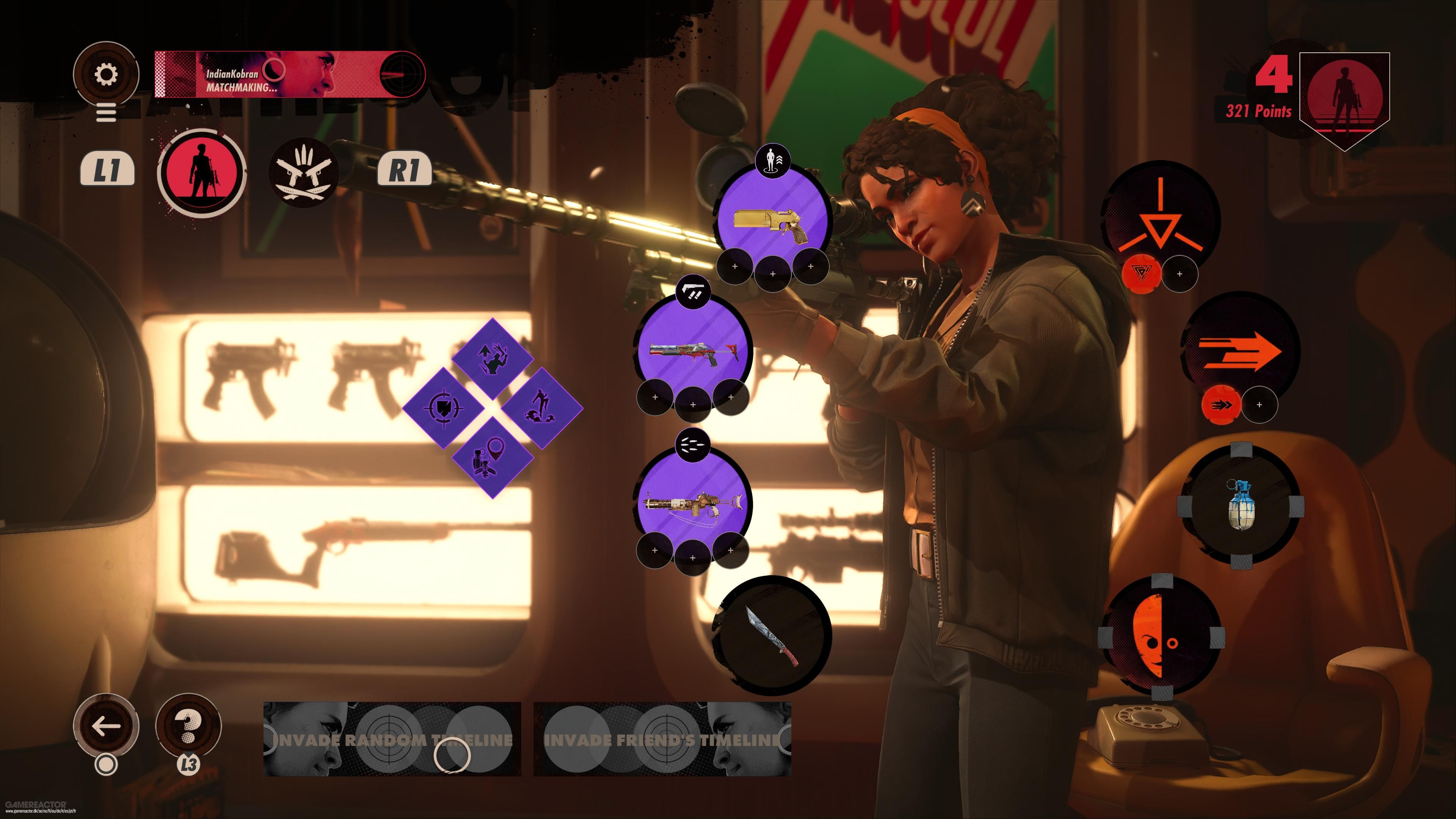The width and height of the screenshot is (1456, 819).
Task: Choose the grenade map-pin character trinket
Action: (x=492, y=457)
